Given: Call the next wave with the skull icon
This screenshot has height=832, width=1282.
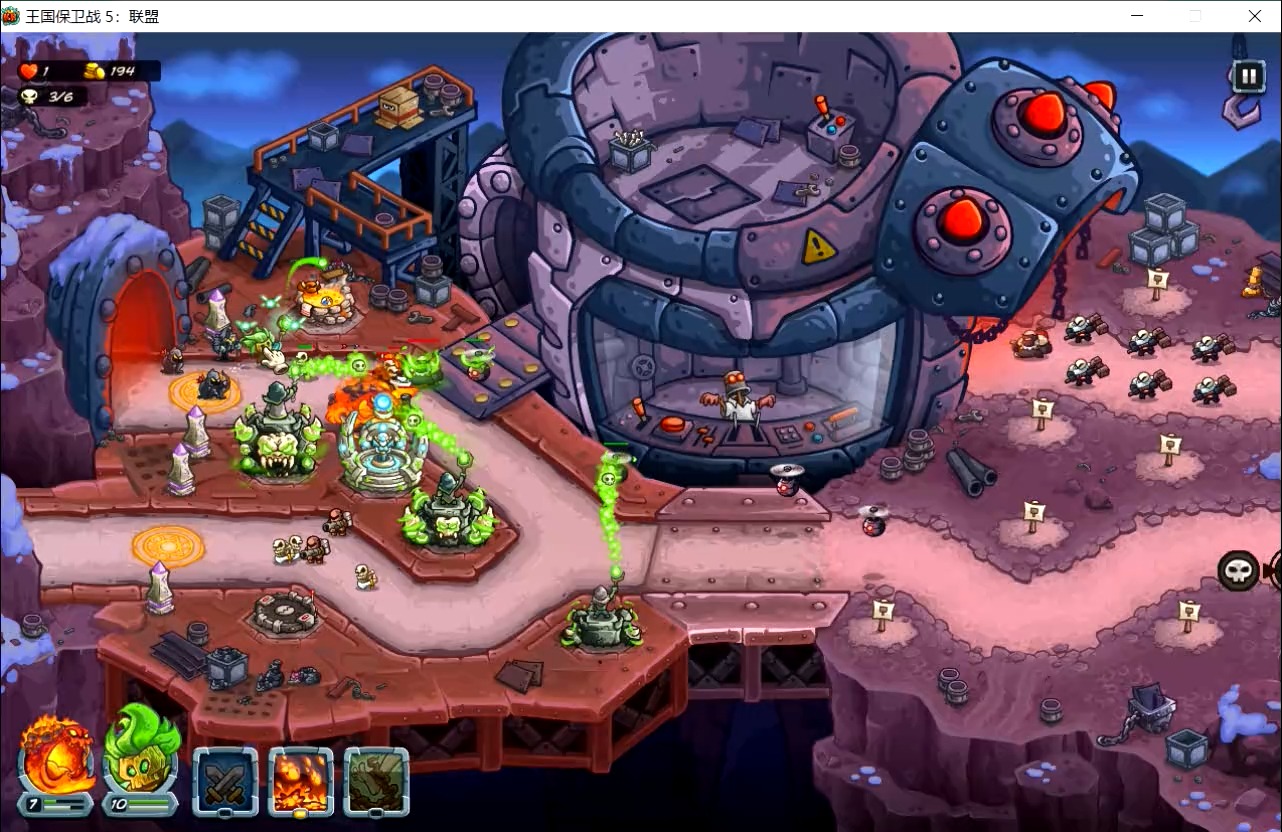Looking at the screenshot, I should (1239, 571).
